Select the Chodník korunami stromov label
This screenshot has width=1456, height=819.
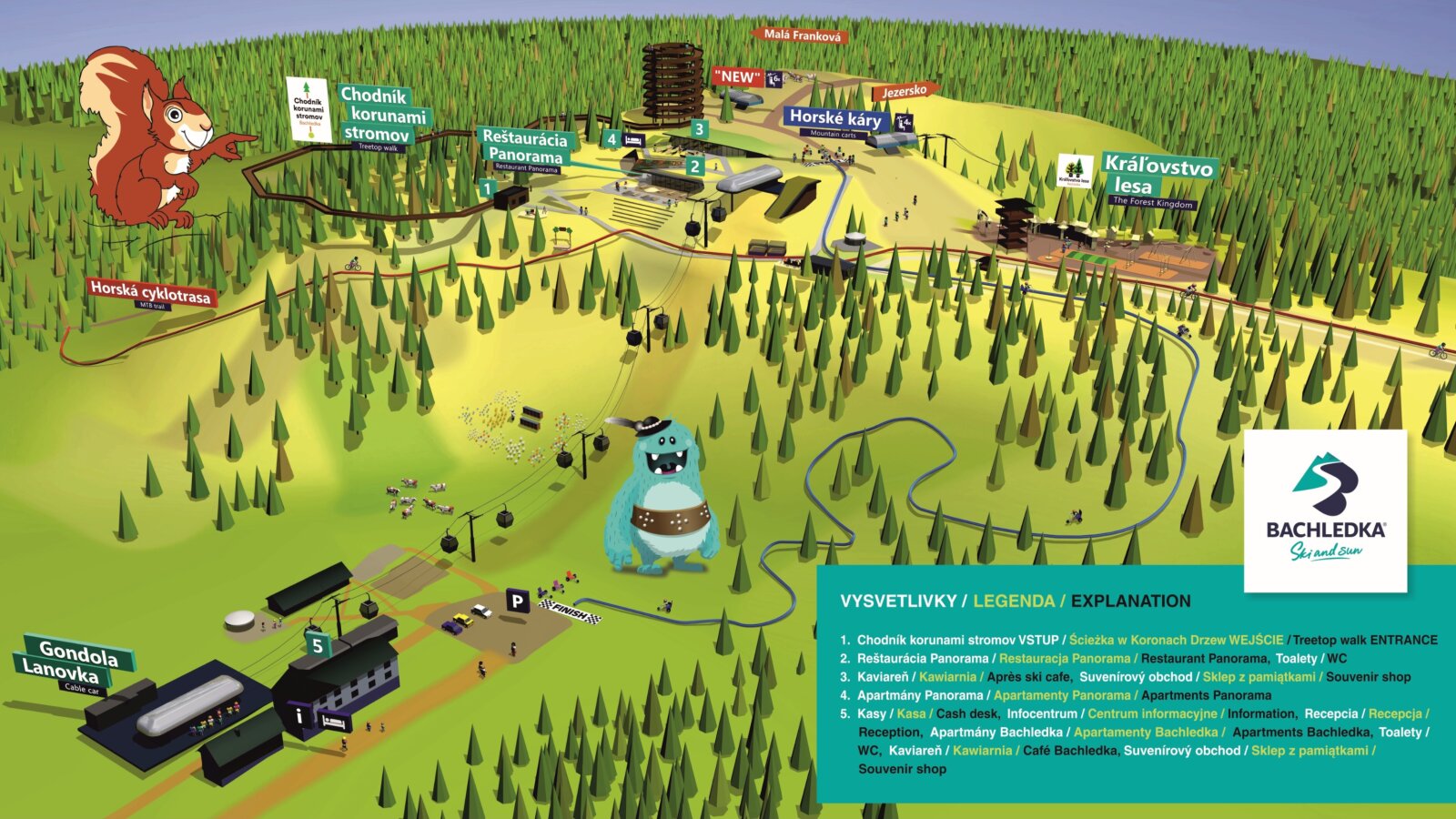pyautogui.click(x=383, y=116)
